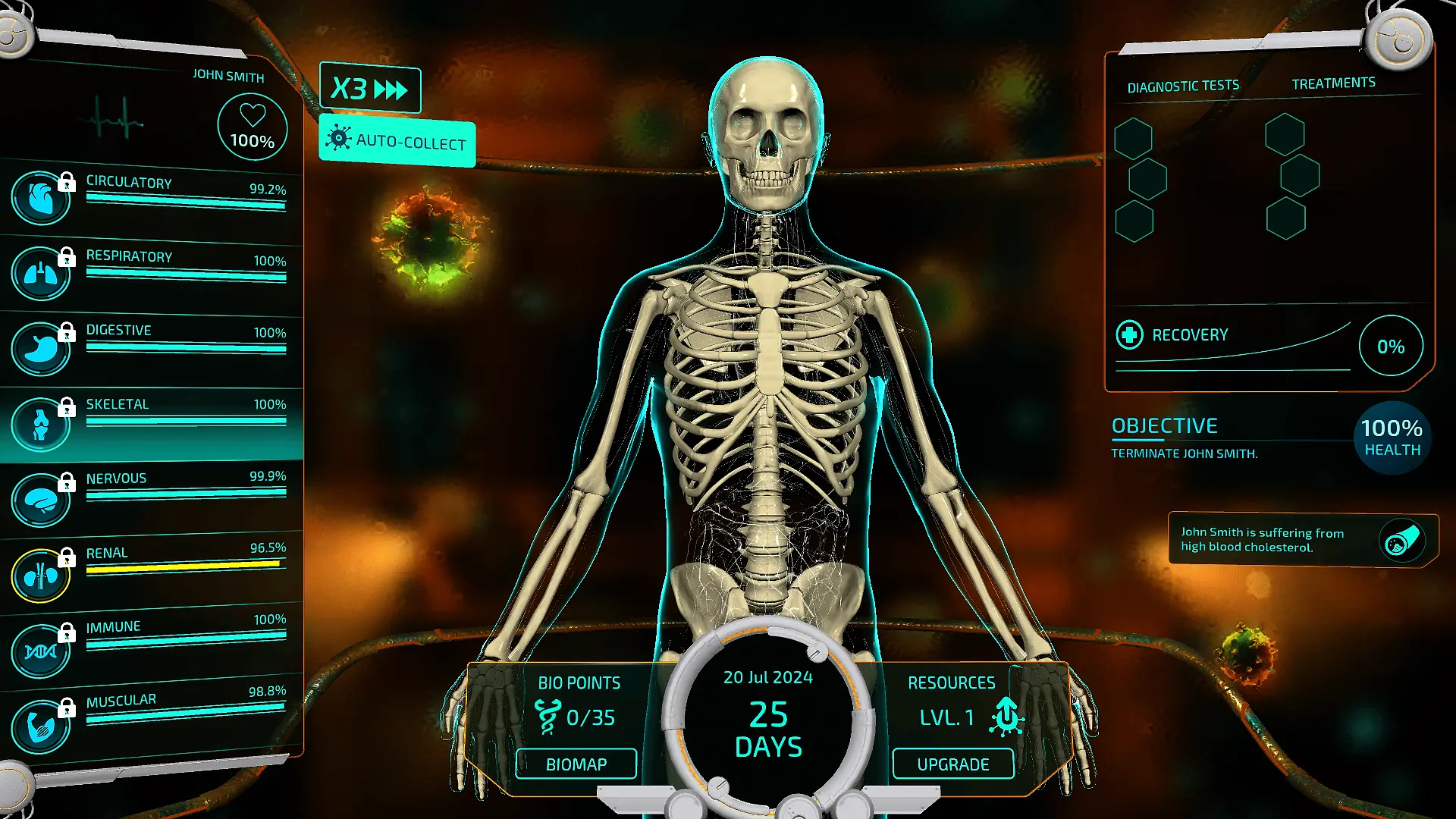Show the Nervous system view
1456x819 pixels.
click(x=152, y=493)
